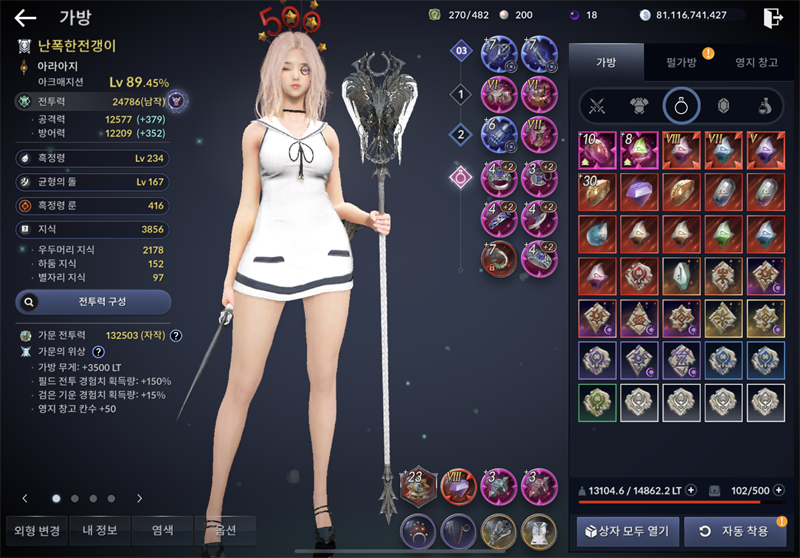Activate the 자동 착용 auto-equip button
The image size is (800, 558).
coord(735,530)
